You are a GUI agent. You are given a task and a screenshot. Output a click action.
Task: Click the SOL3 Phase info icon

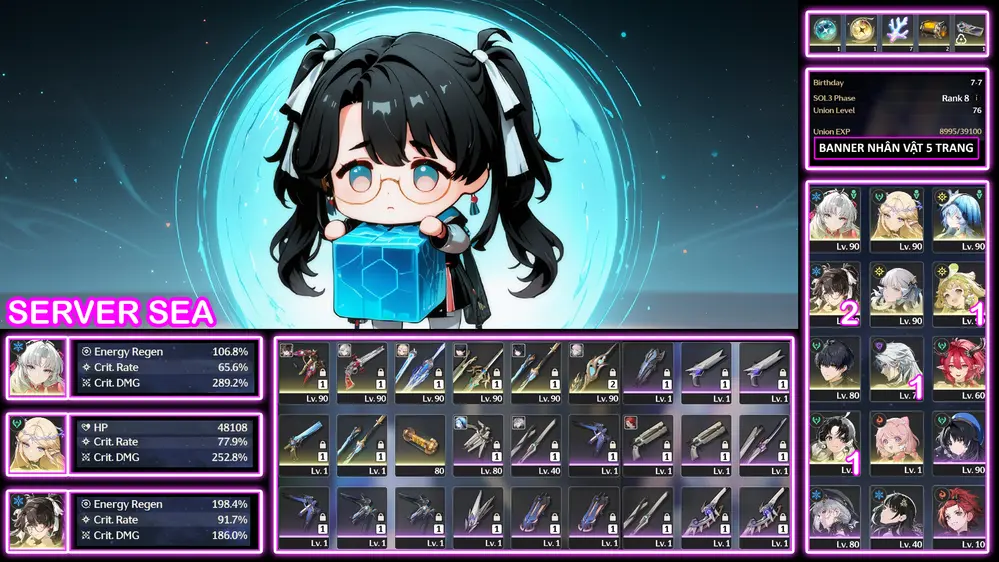point(976,98)
